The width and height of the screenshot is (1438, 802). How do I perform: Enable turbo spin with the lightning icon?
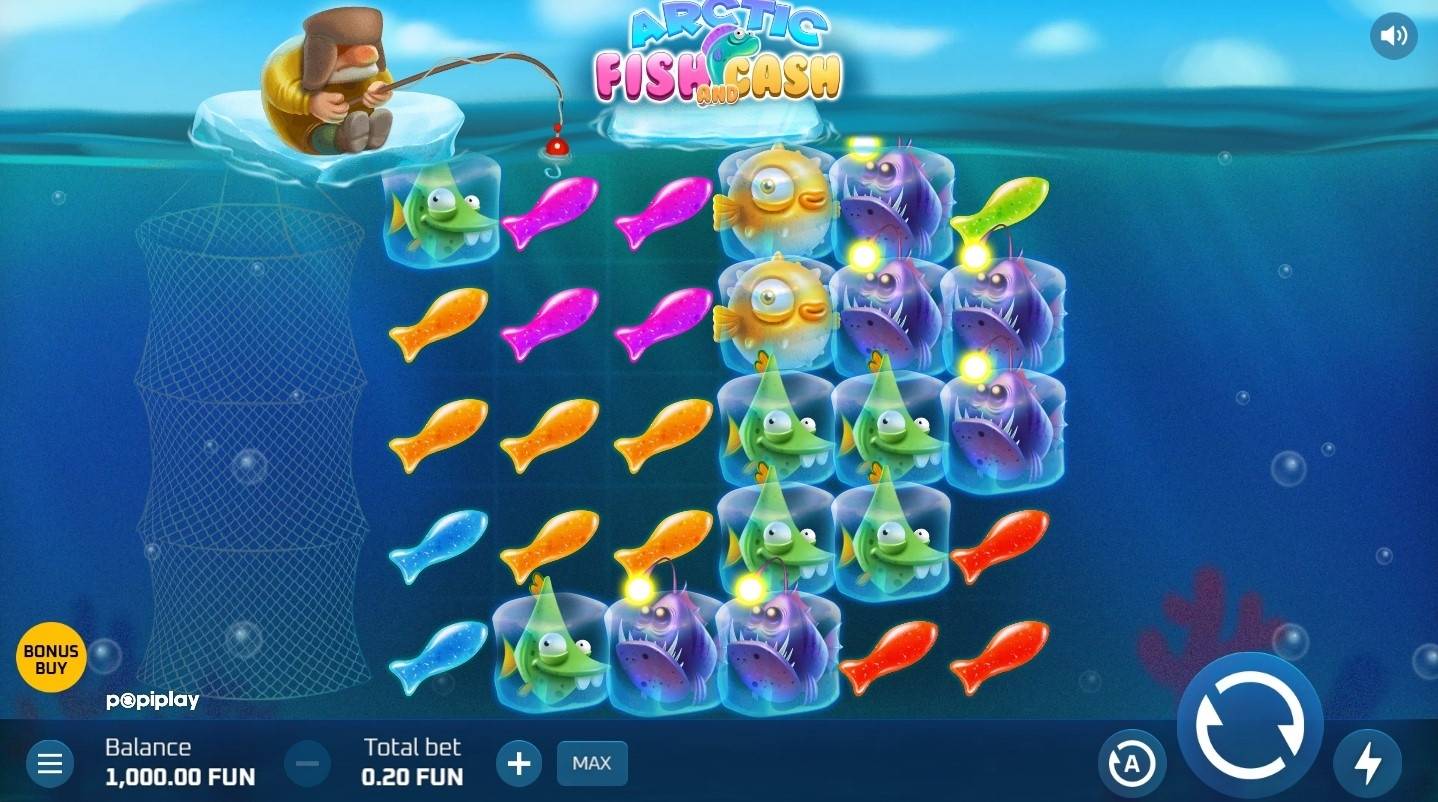tap(1370, 763)
